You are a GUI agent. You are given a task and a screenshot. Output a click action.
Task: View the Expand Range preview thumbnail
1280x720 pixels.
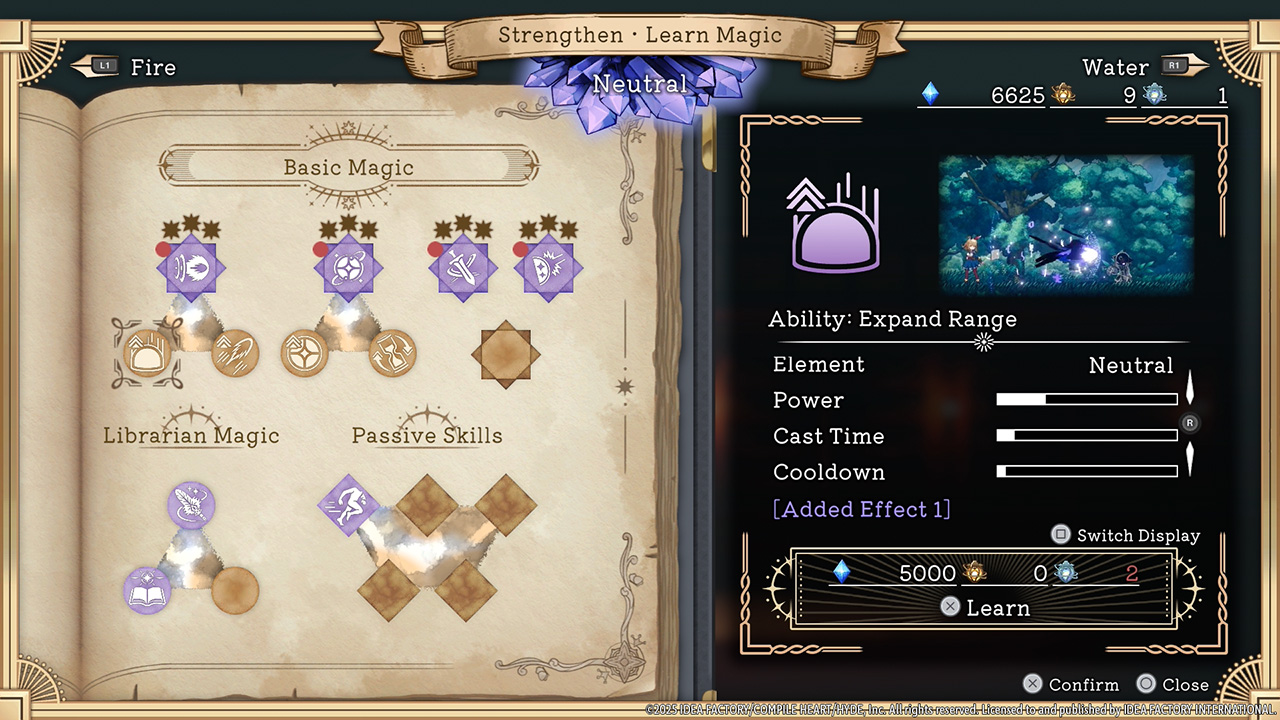click(x=1066, y=223)
